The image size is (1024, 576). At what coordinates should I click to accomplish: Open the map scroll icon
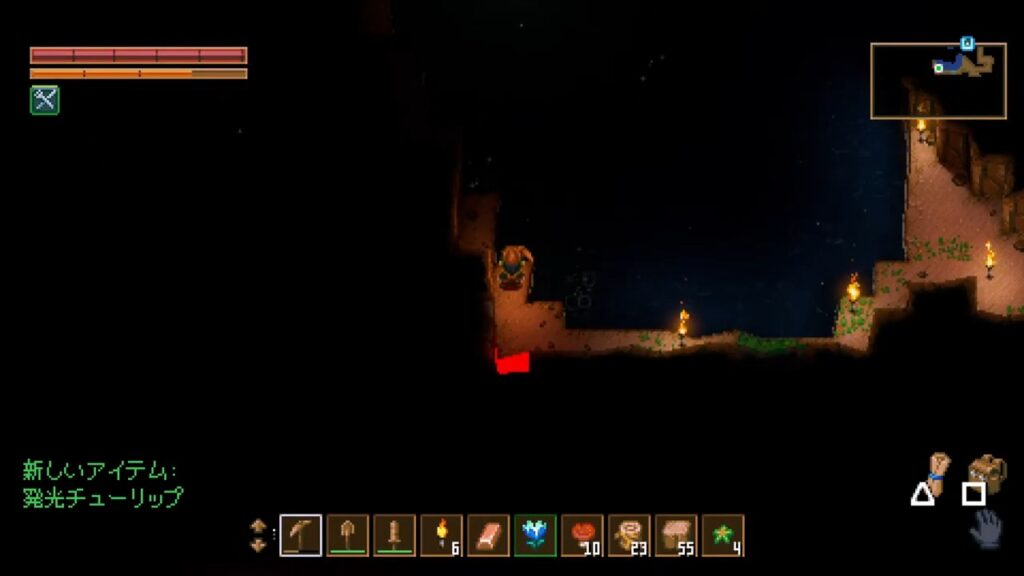(x=936, y=471)
